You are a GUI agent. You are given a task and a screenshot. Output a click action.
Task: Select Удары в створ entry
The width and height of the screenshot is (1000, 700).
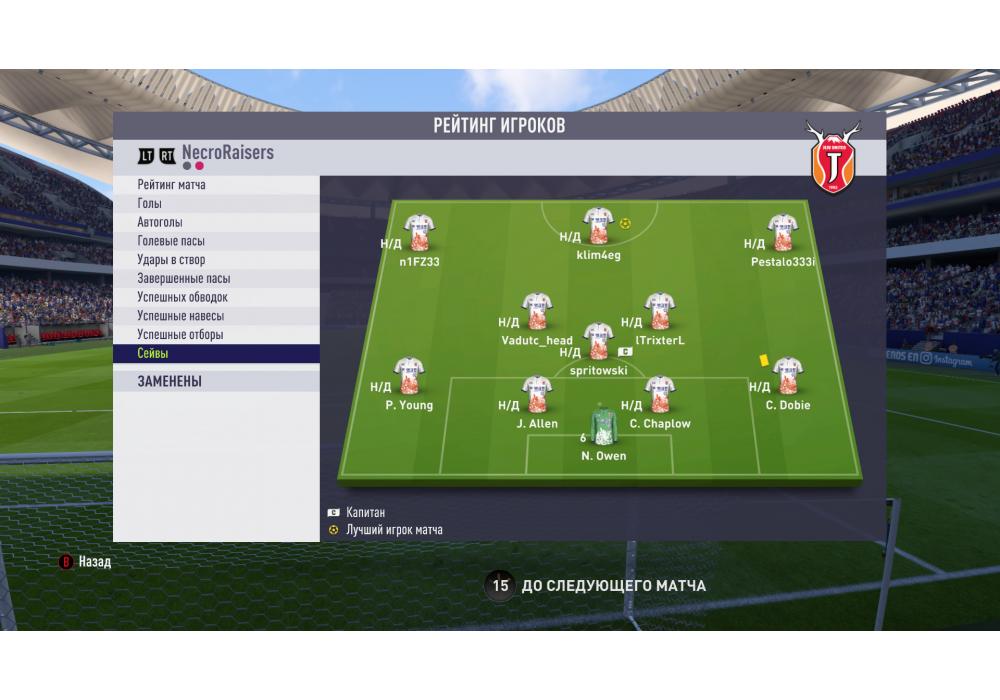click(x=216, y=260)
